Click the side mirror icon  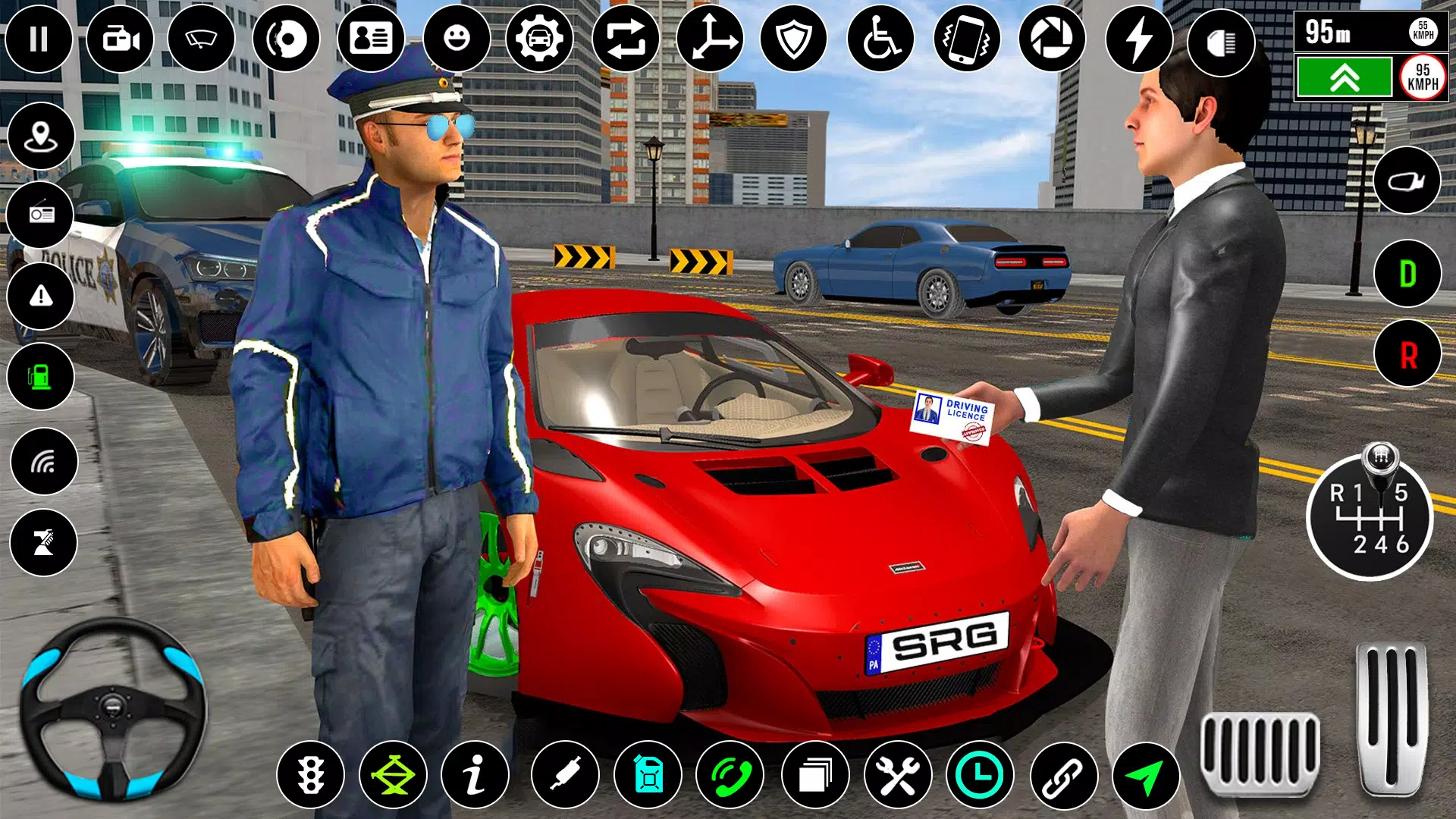click(1407, 180)
